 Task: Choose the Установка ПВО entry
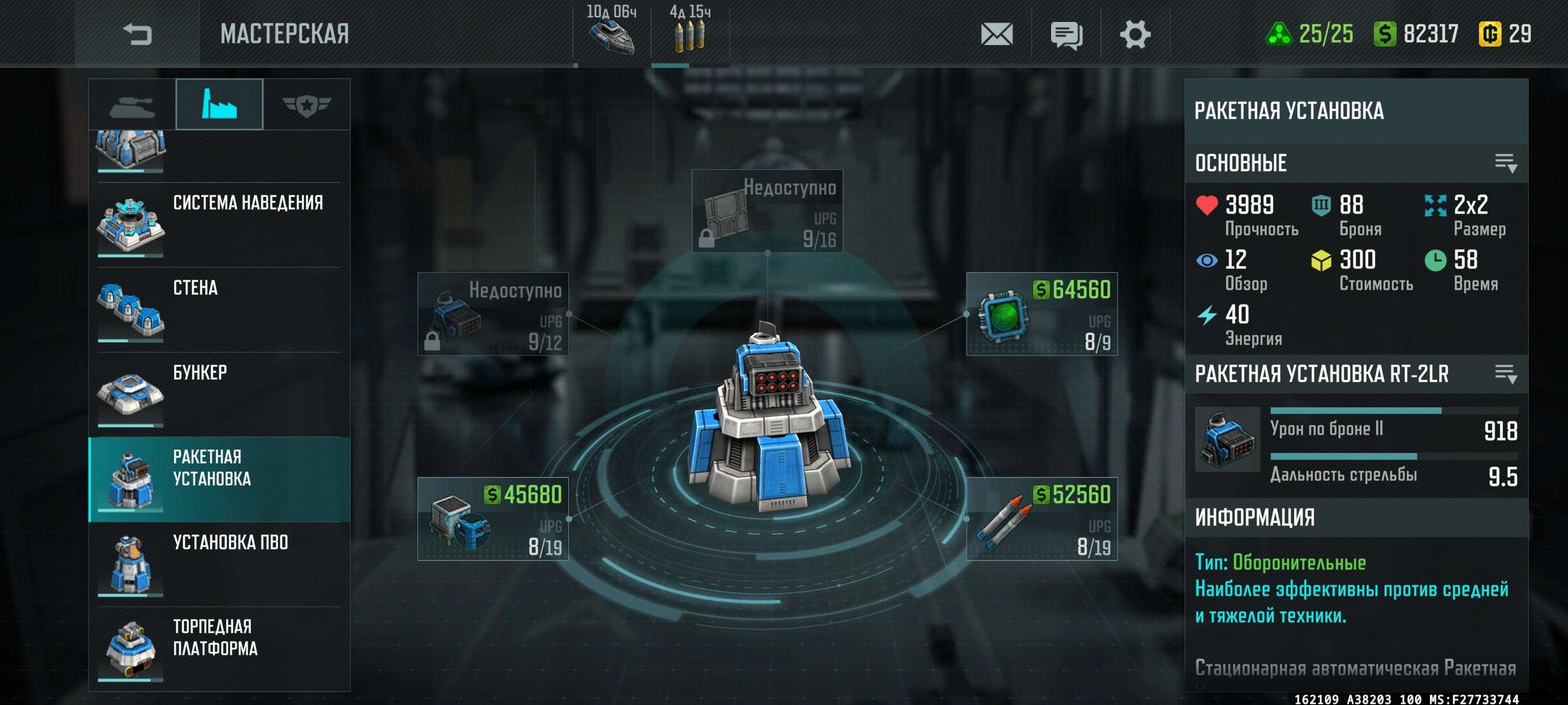(x=219, y=565)
